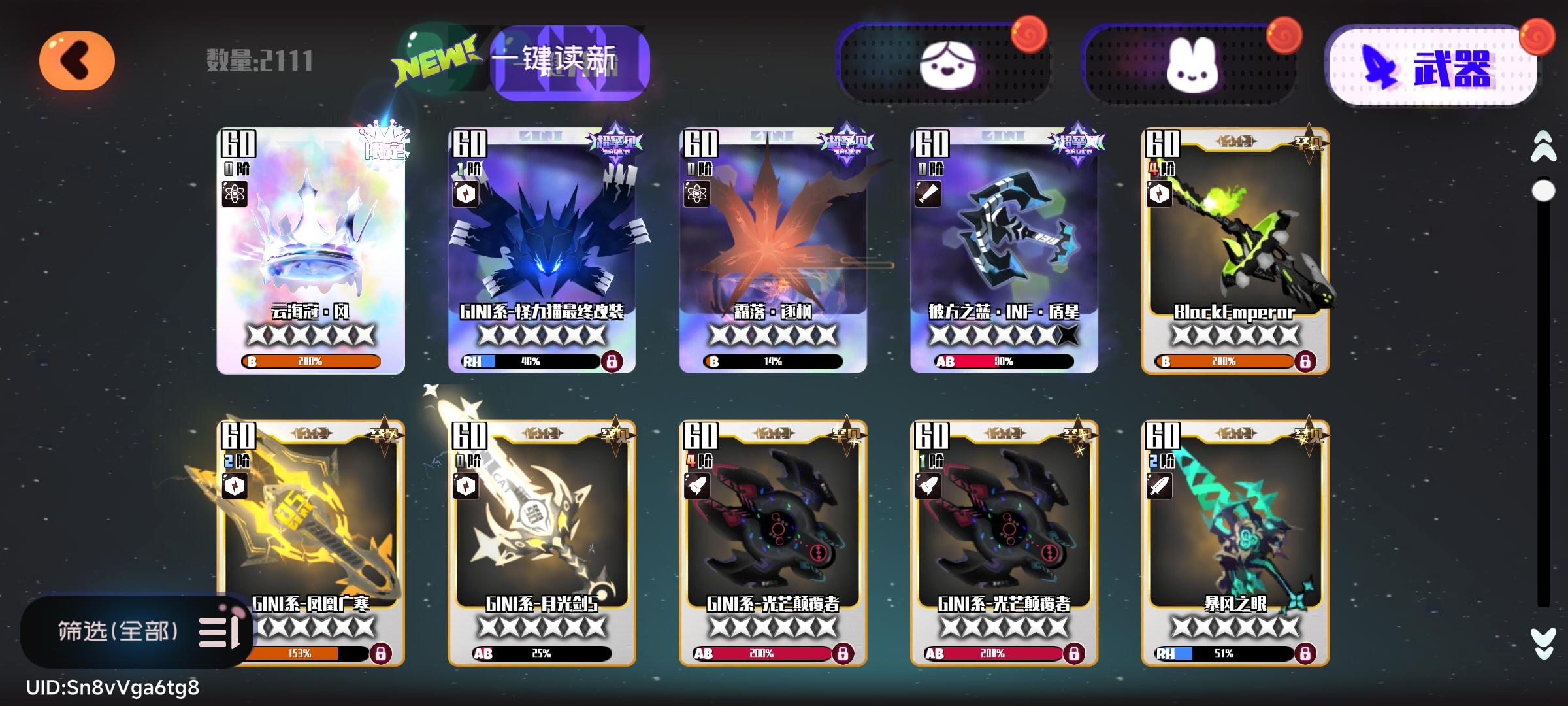Tap the atom element icon on 霜落·逐枫 card
This screenshot has width=1568, height=706.
pyautogui.click(x=698, y=194)
